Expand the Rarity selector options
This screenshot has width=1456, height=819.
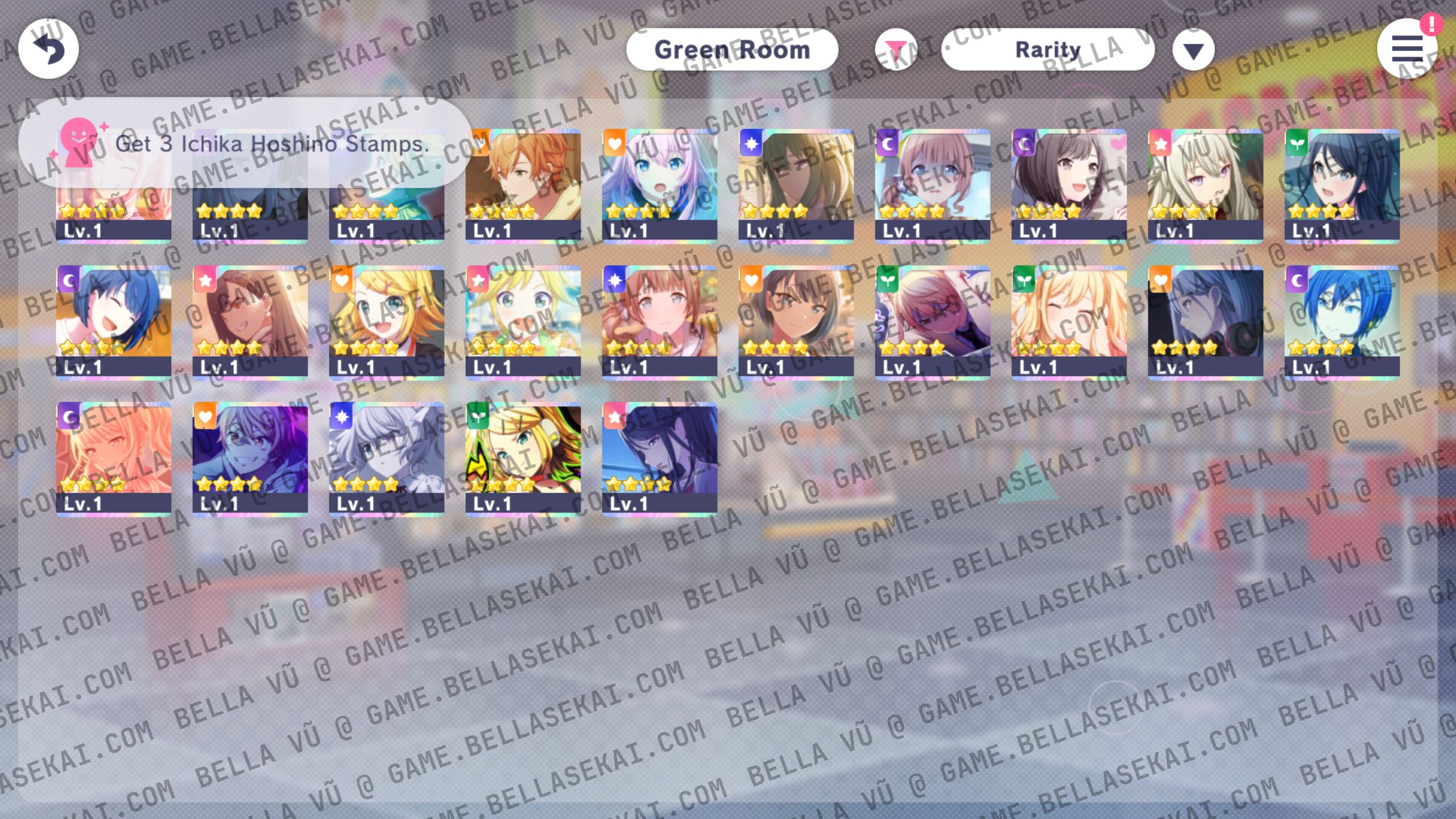click(x=1048, y=49)
